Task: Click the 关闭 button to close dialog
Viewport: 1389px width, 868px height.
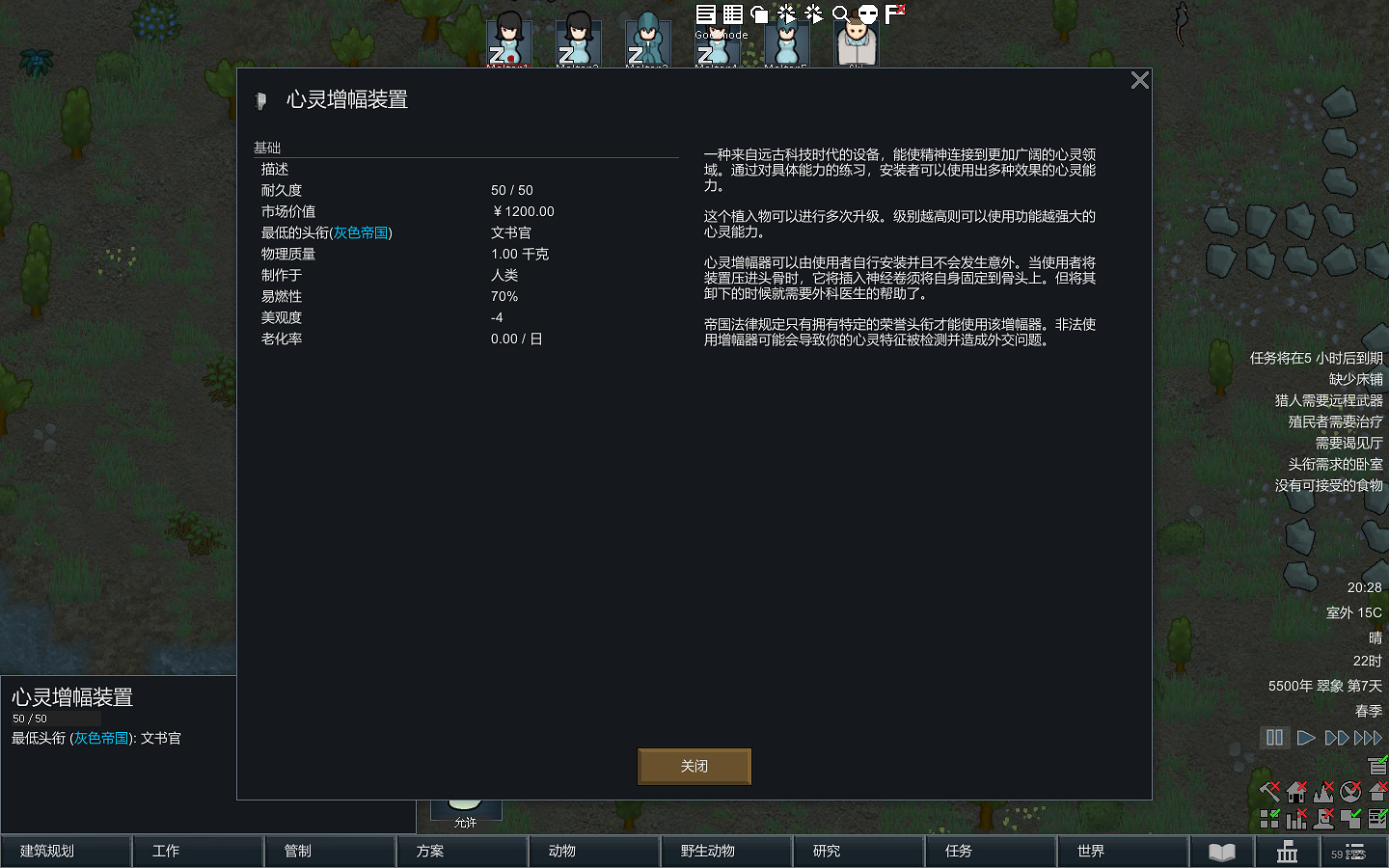Action: click(694, 766)
